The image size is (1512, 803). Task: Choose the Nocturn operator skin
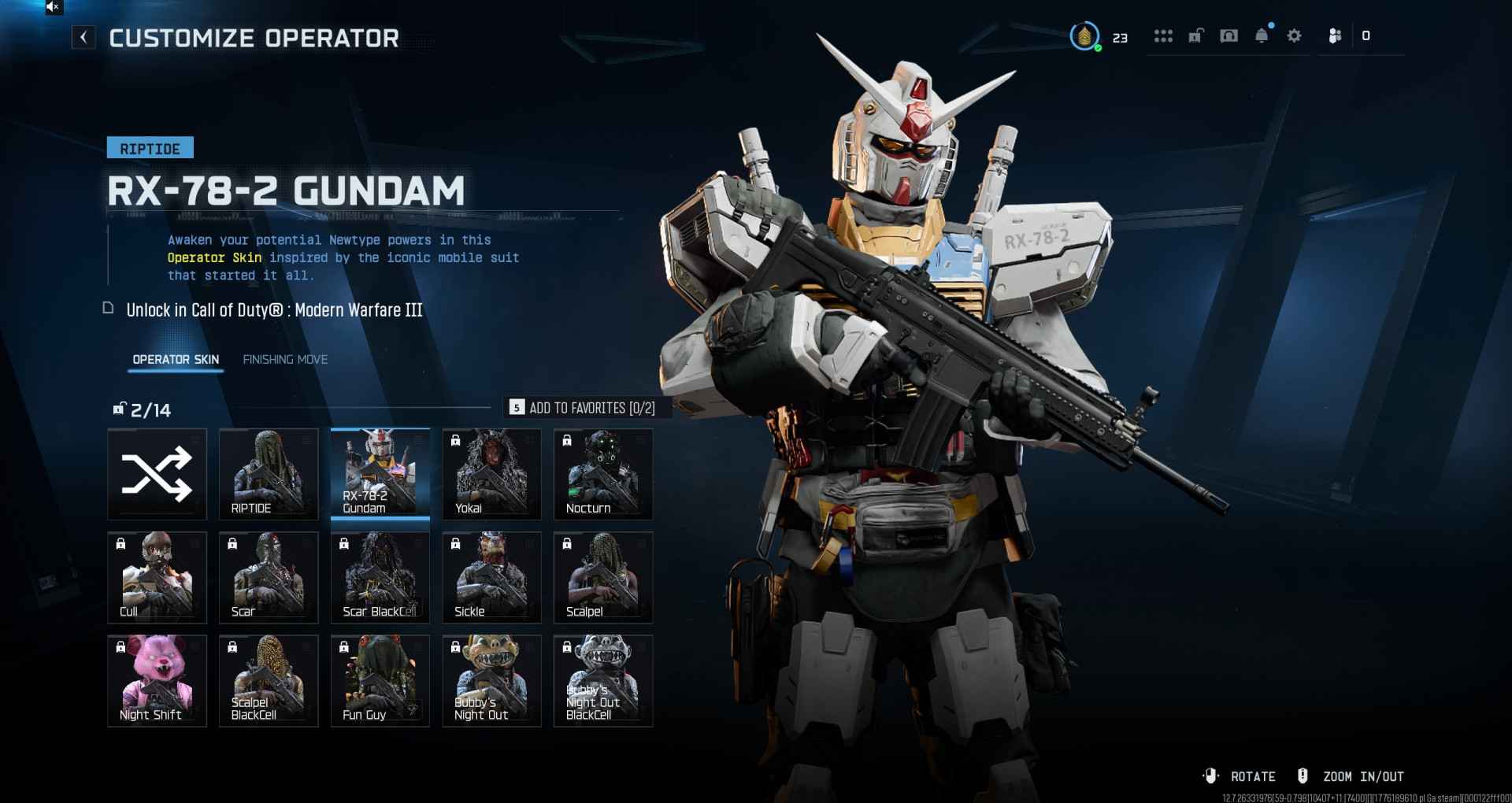pos(603,474)
